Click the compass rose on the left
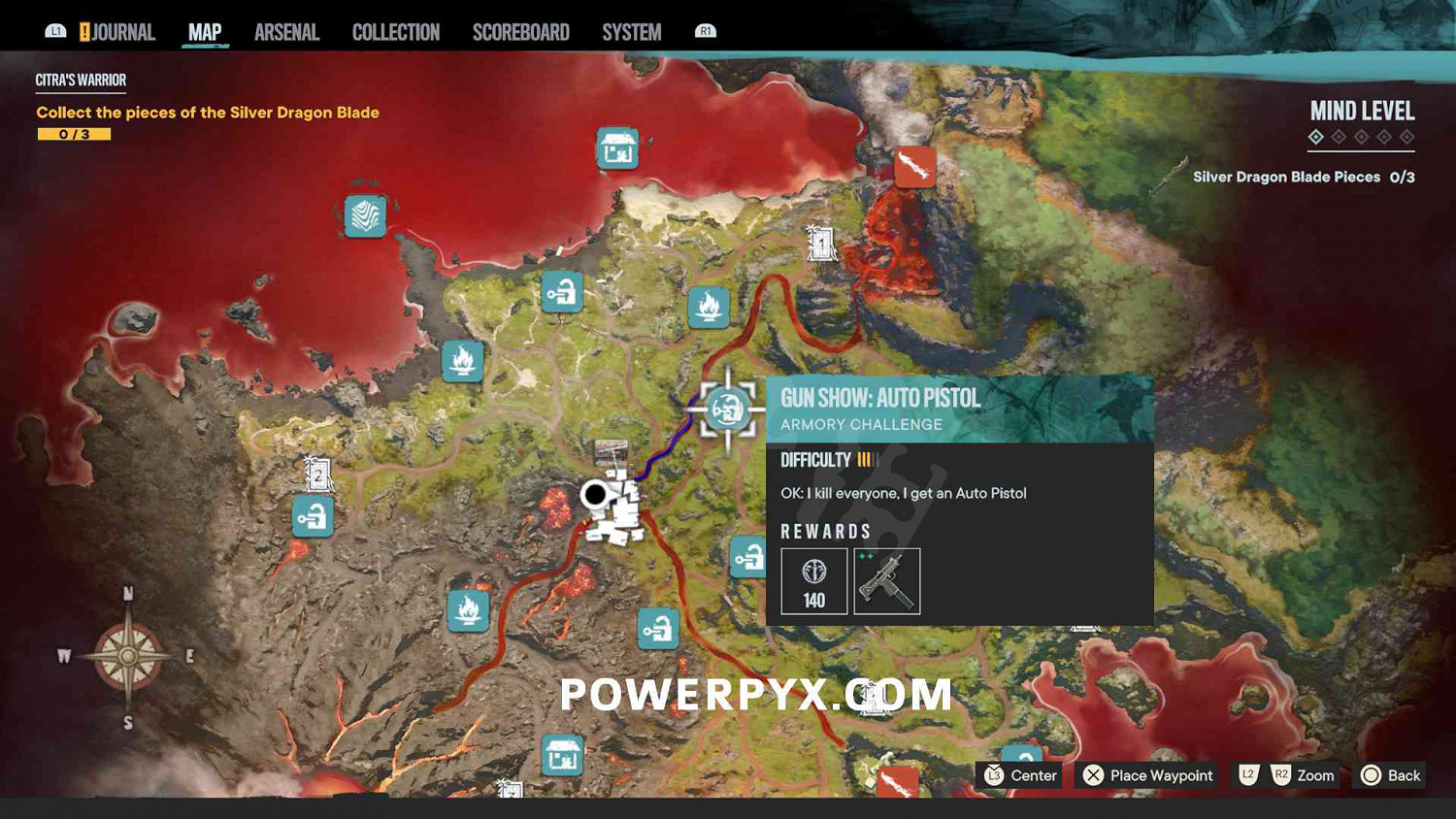 click(126, 655)
